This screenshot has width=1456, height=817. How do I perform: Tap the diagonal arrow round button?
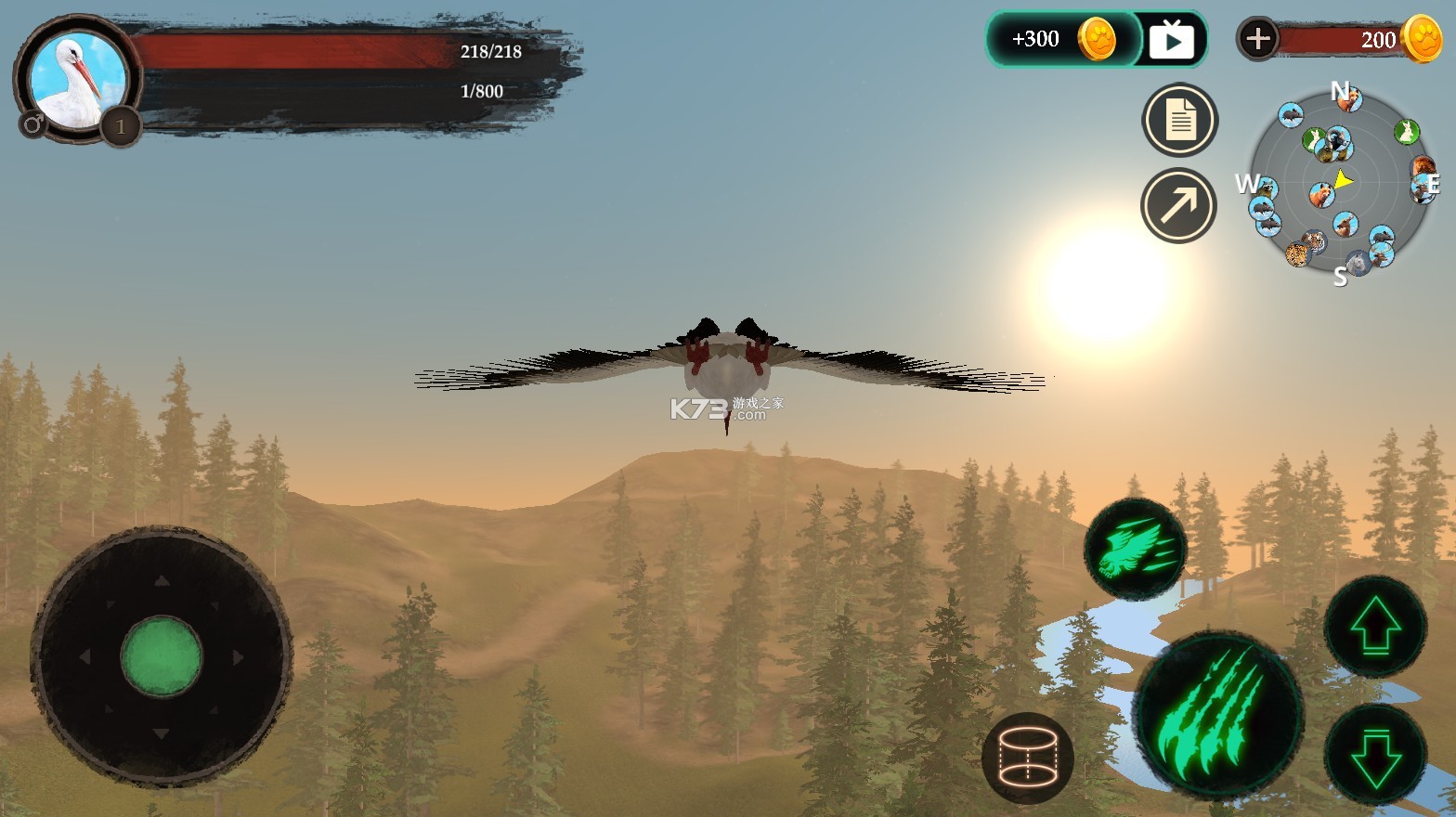1178,206
